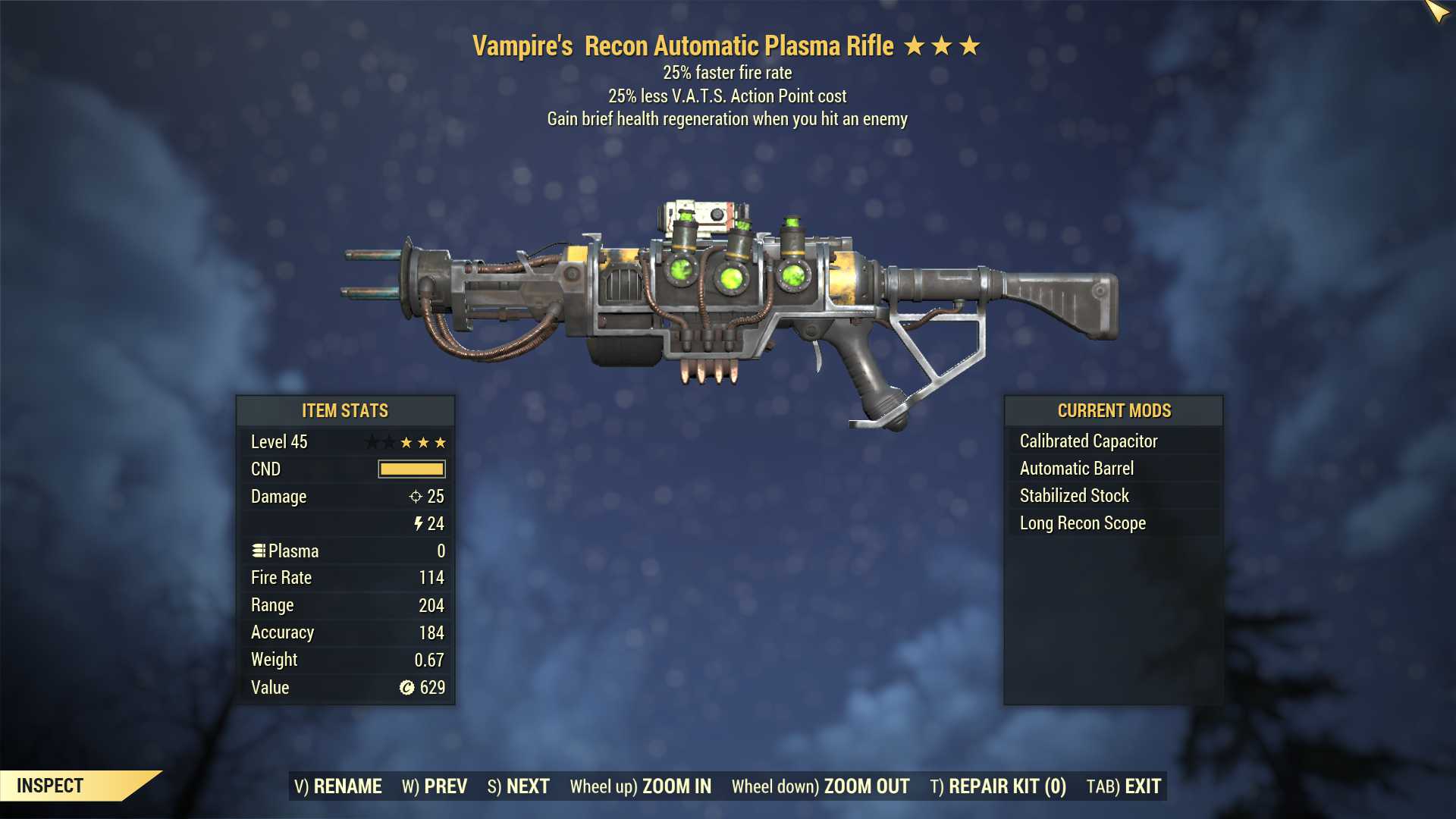Toggle the Automatic Barrel mod
Screen dimensions: 1456x819
pyautogui.click(x=1076, y=468)
